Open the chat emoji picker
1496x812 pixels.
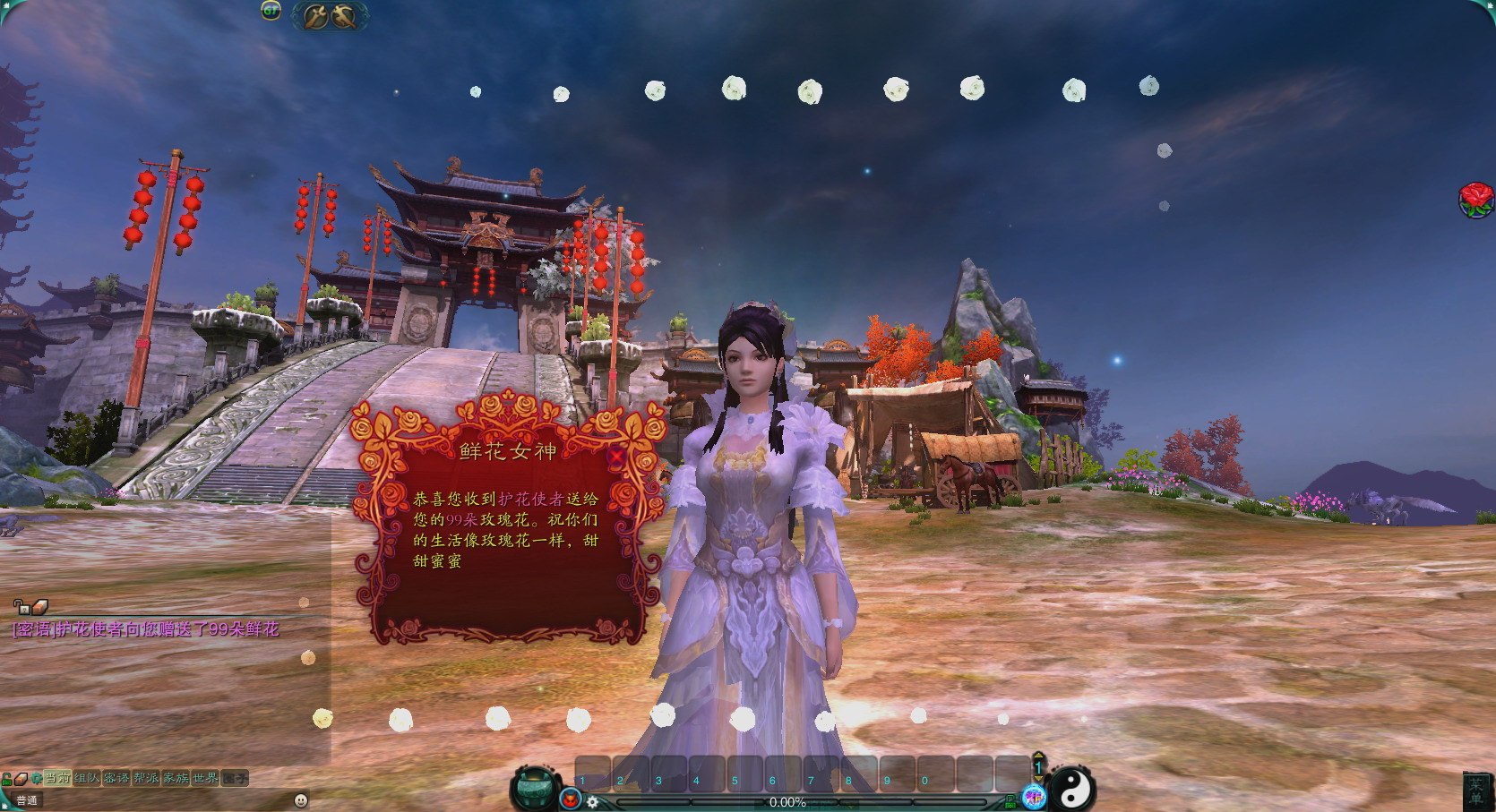[301, 799]
